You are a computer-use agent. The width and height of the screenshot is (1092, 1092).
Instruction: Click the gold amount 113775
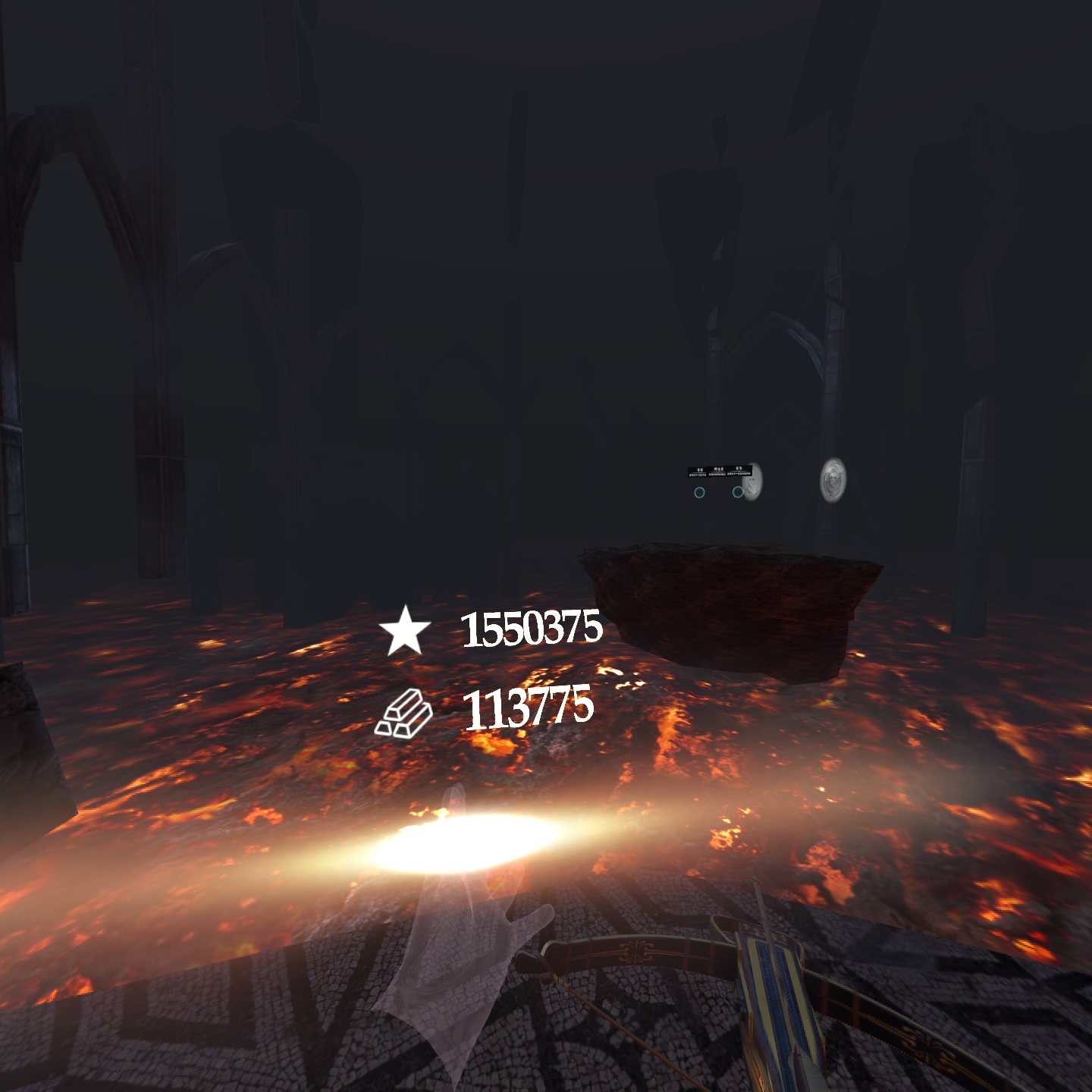click(529, 709)
